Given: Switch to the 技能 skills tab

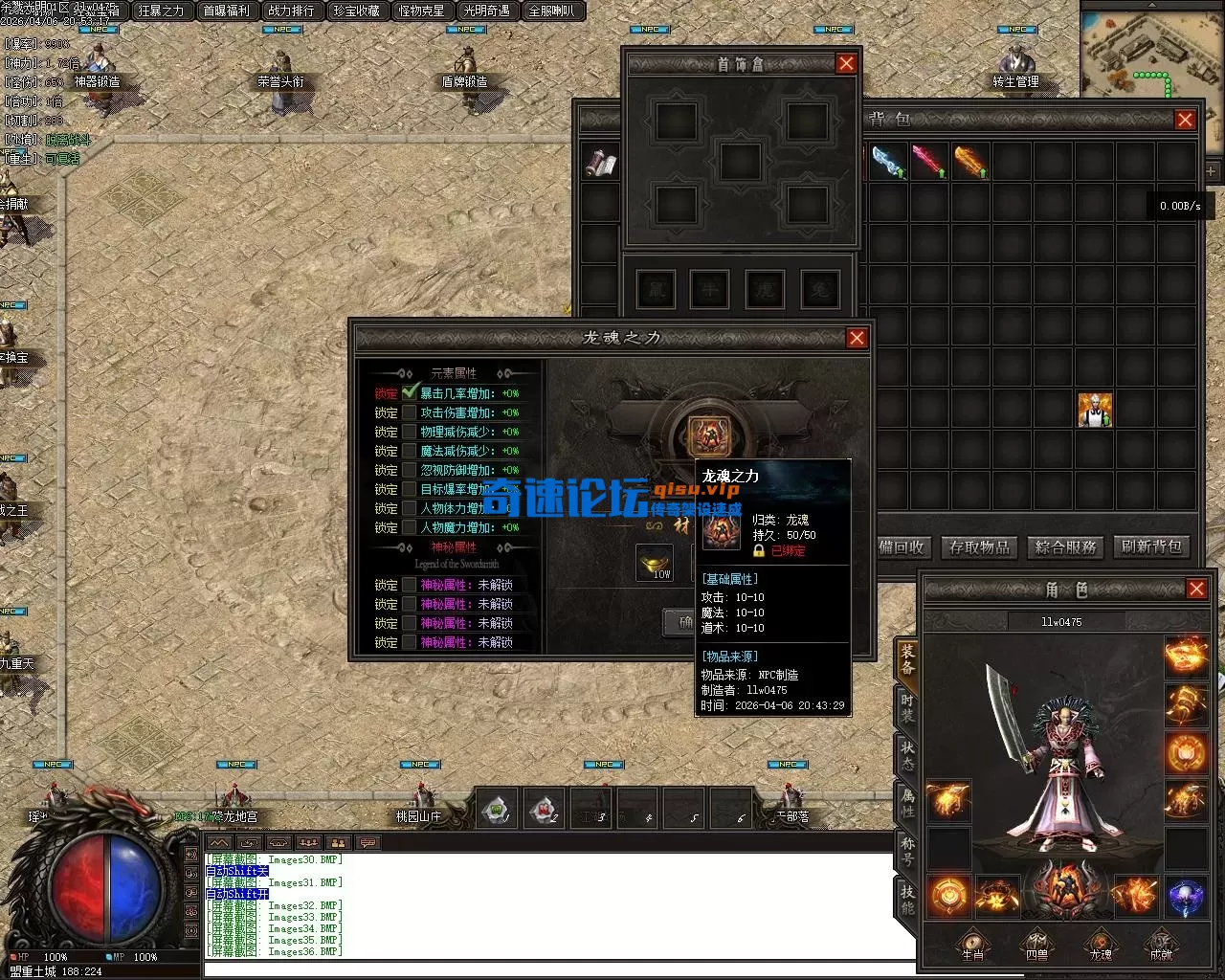Looking at the screenshot, I should coord(906,898).
